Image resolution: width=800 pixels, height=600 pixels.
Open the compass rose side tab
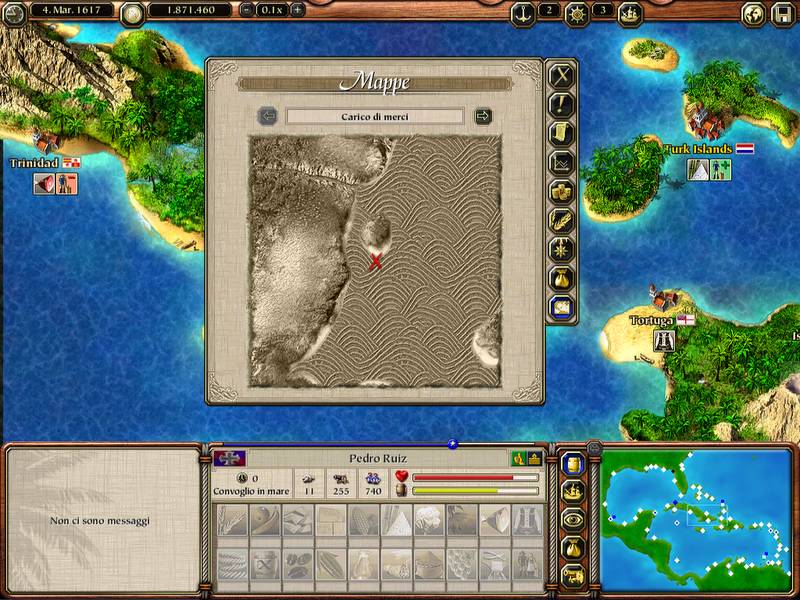[x=561, y=249]
